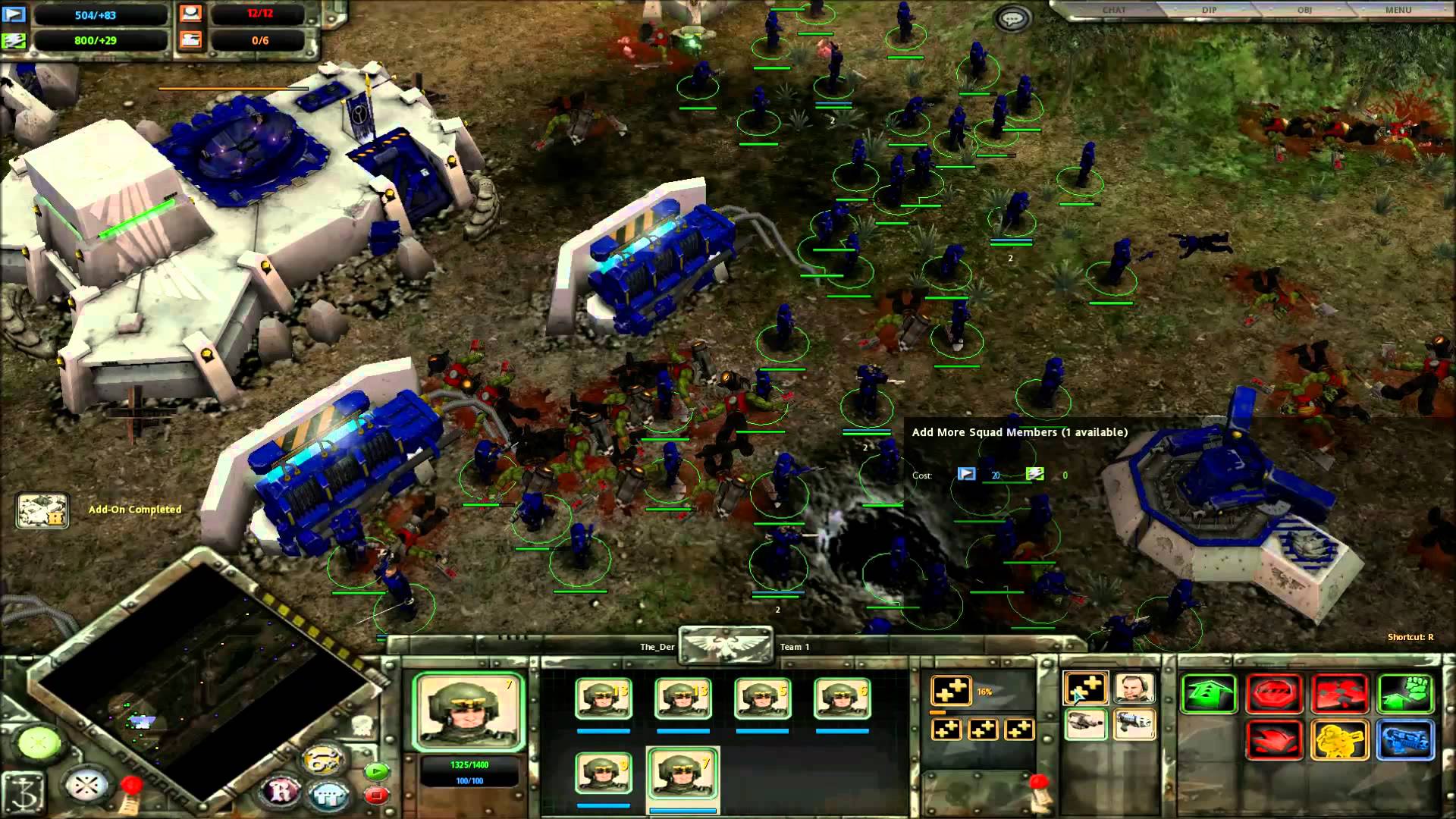
Task: Issue the red stop sign command
Action: click(x=1275, y=694)
